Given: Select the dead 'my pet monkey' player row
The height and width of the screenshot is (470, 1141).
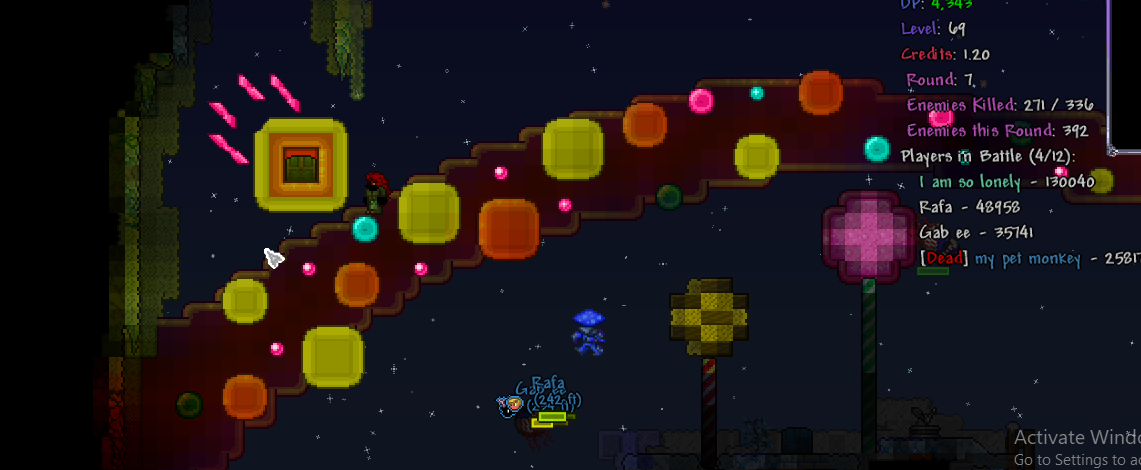Looking at the screenshot, I should pyautogui.click(x=1028, y=259).
